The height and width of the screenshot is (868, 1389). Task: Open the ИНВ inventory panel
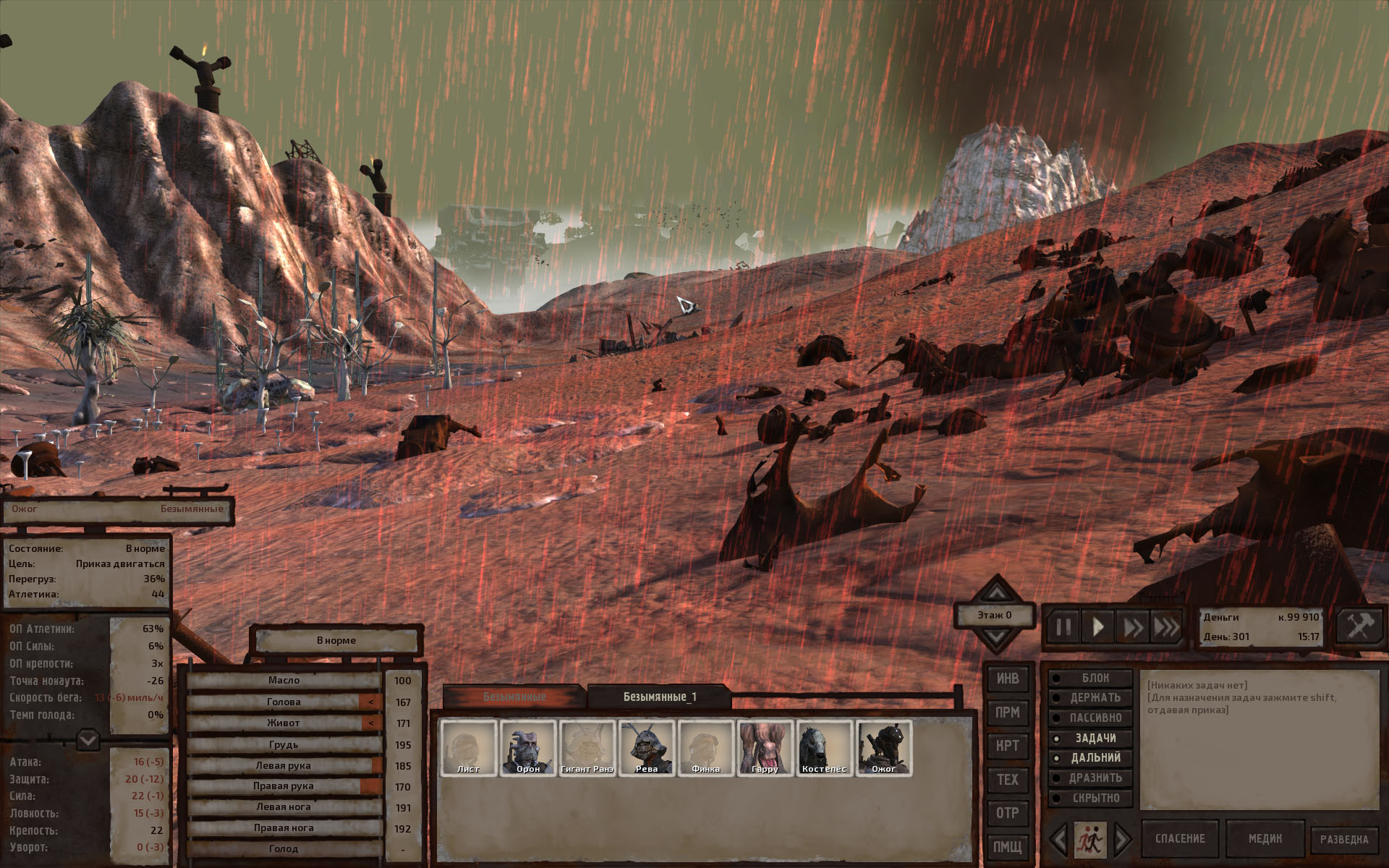(1007, 678)
